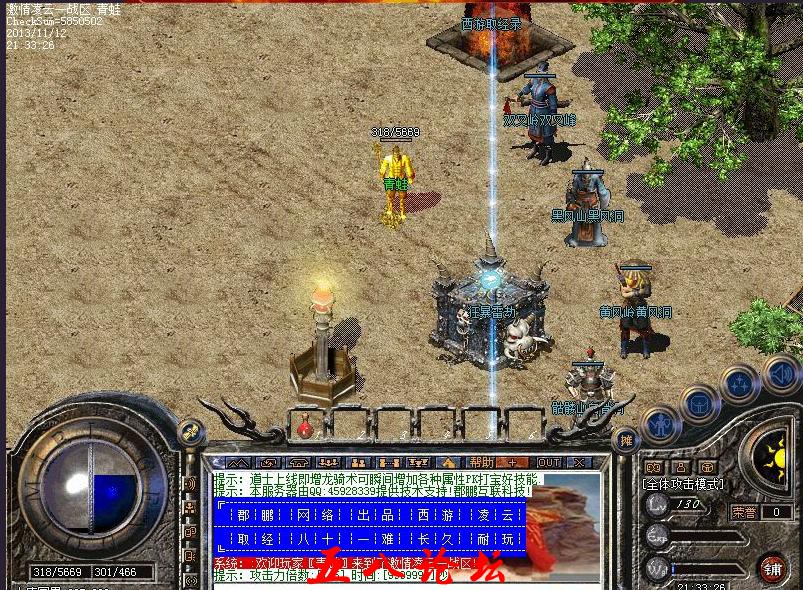Viewport: 803px width, 590px height.
Task: Toggle sound with the speaker round button
Action: [x=781, y=374]
